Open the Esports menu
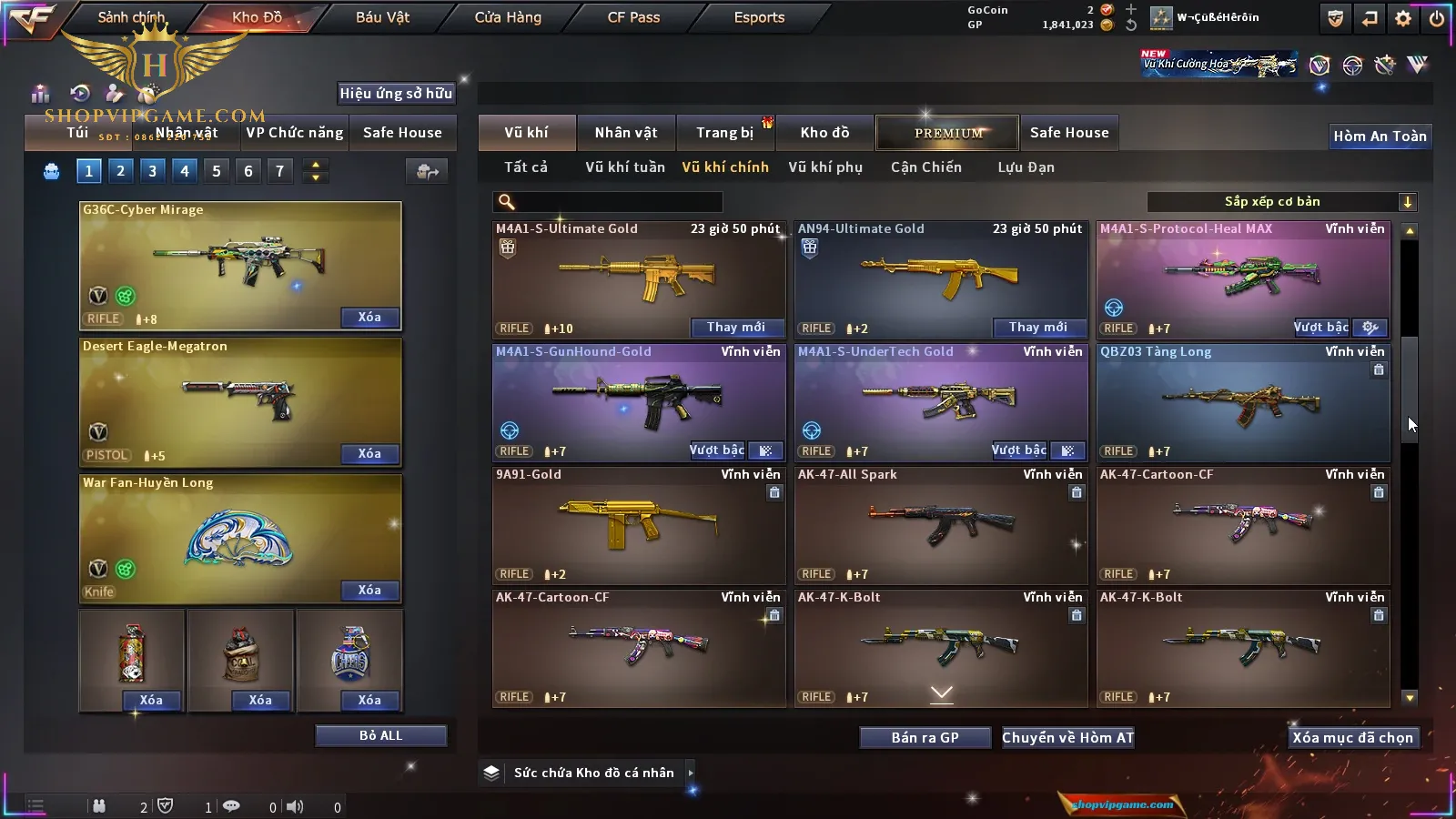 click(759, 17)
